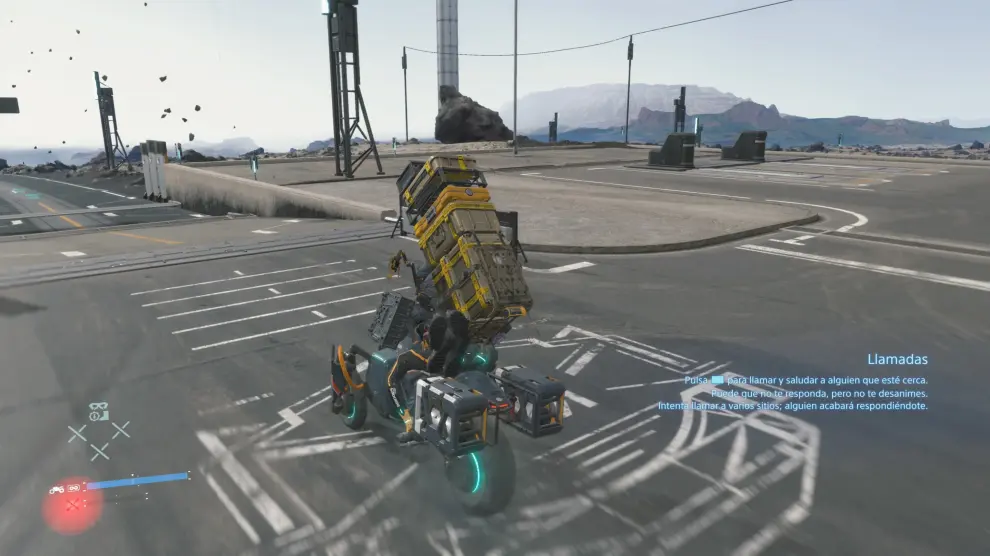This screenshot has width=990, height=556.
Task: Click the motorcycle vehicle icon
Action: [x=58, y=489]
